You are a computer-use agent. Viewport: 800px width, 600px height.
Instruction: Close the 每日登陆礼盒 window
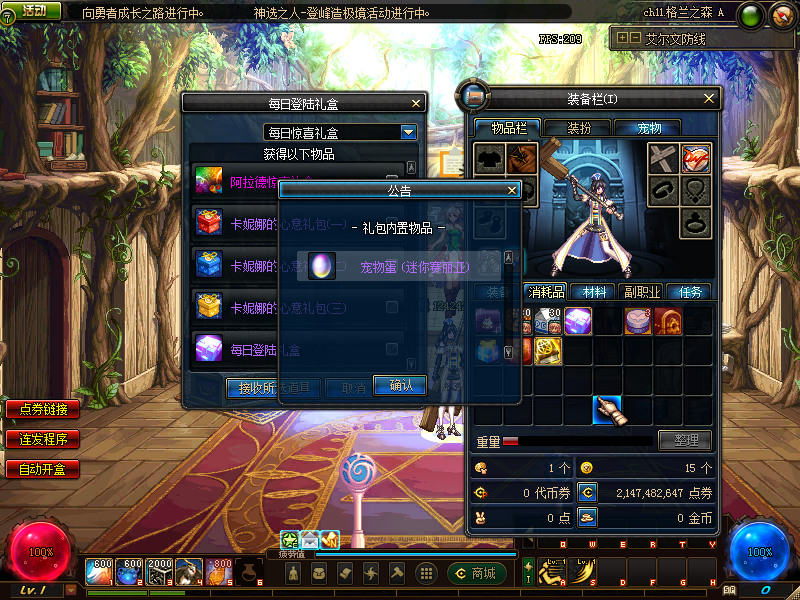click(416, 102)
